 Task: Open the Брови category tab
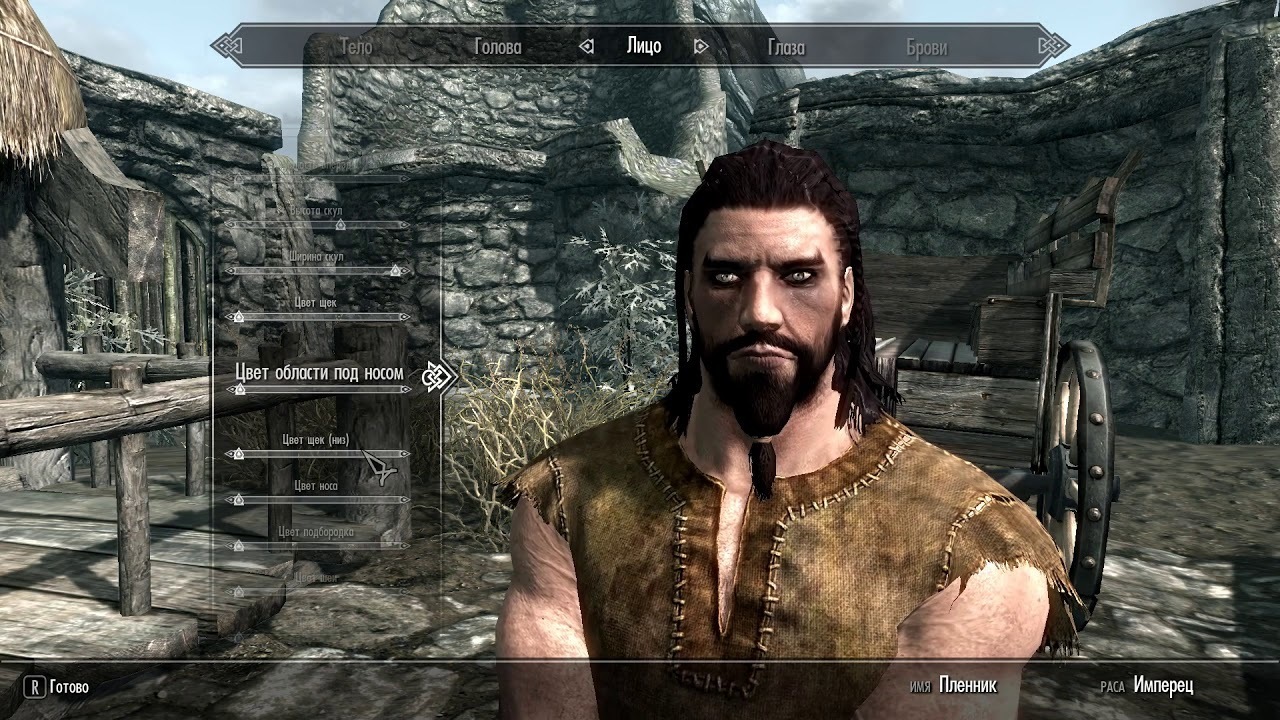point(926,46)
